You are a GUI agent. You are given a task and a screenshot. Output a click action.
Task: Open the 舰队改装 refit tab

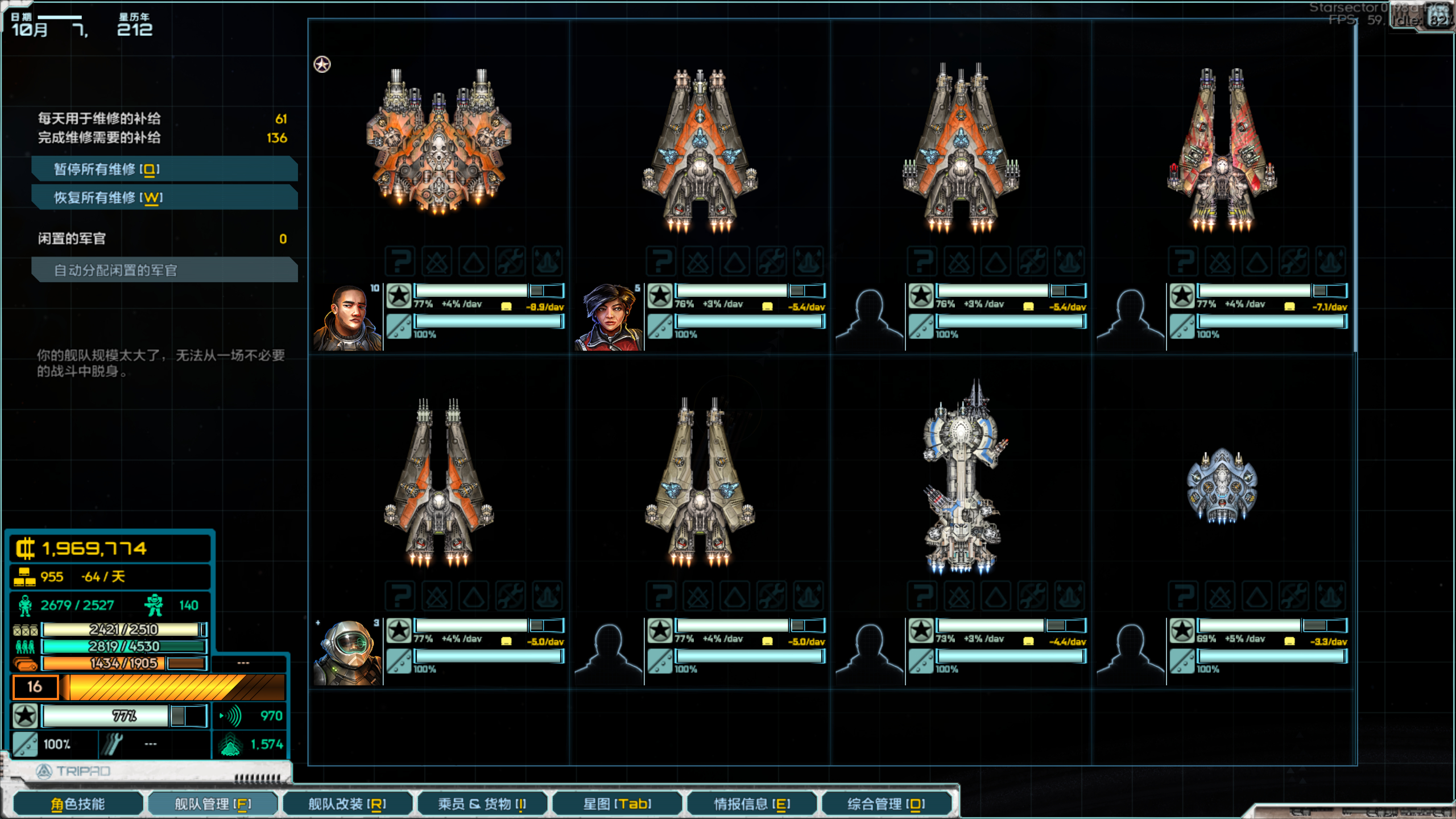tap(347, 804)
